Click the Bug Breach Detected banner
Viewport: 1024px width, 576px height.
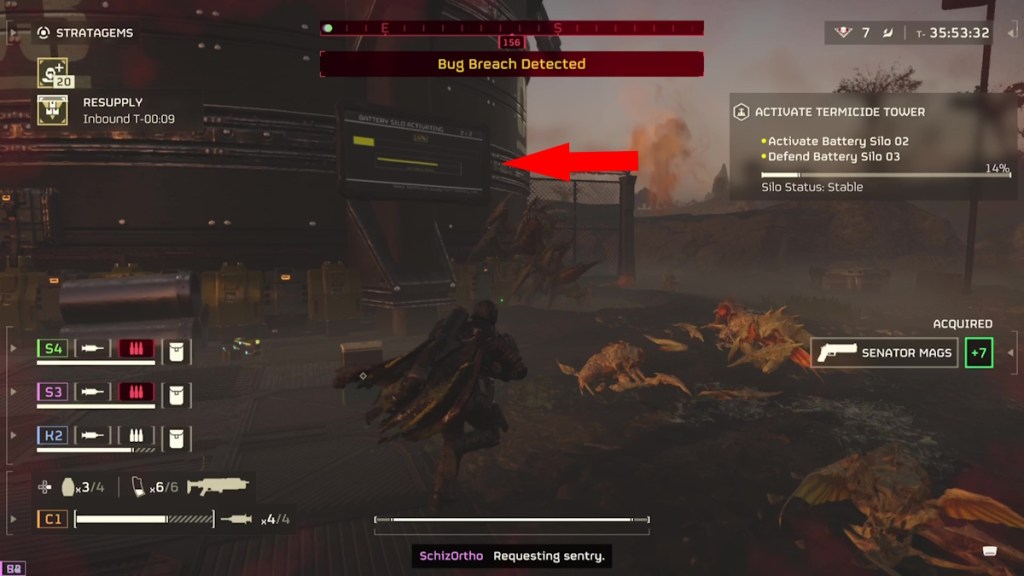(x=511, y=64)
